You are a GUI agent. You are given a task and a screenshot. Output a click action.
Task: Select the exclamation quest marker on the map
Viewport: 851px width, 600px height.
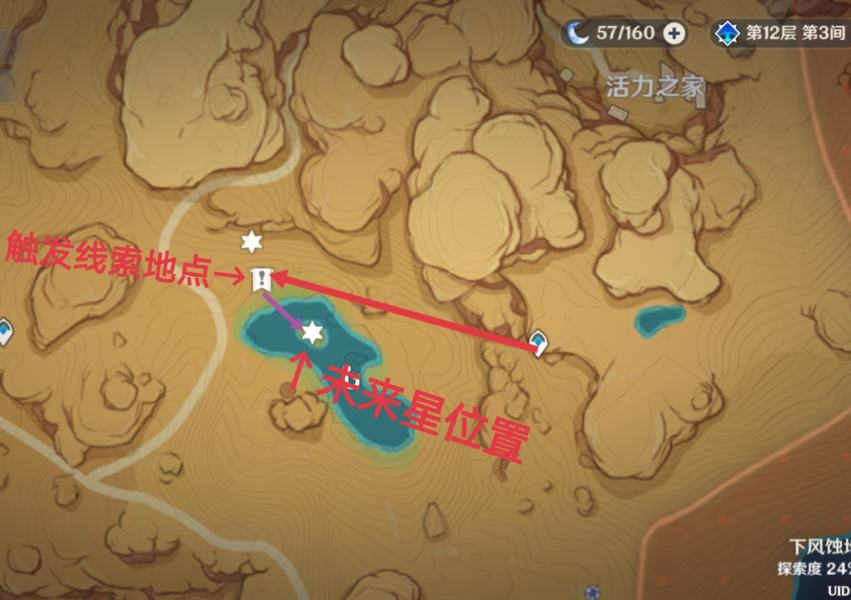262,279
